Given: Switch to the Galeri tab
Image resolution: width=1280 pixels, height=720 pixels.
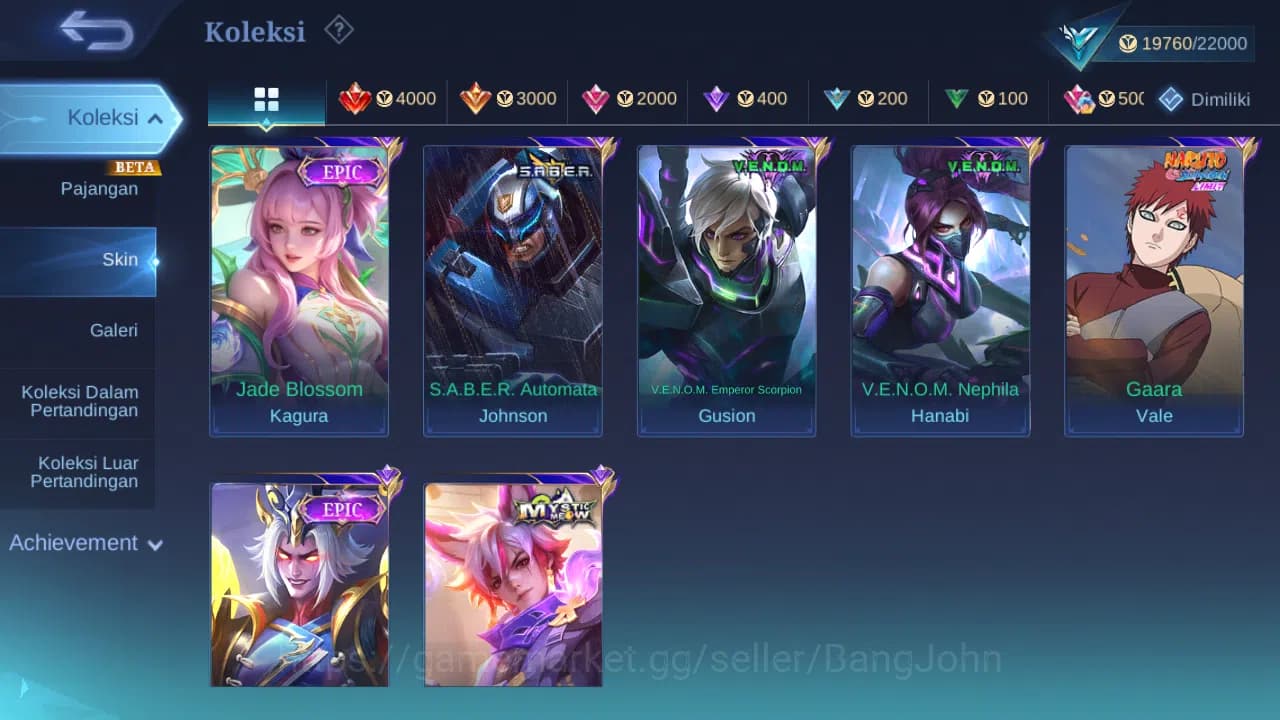Looking at the screenshot, I should 113,330.
